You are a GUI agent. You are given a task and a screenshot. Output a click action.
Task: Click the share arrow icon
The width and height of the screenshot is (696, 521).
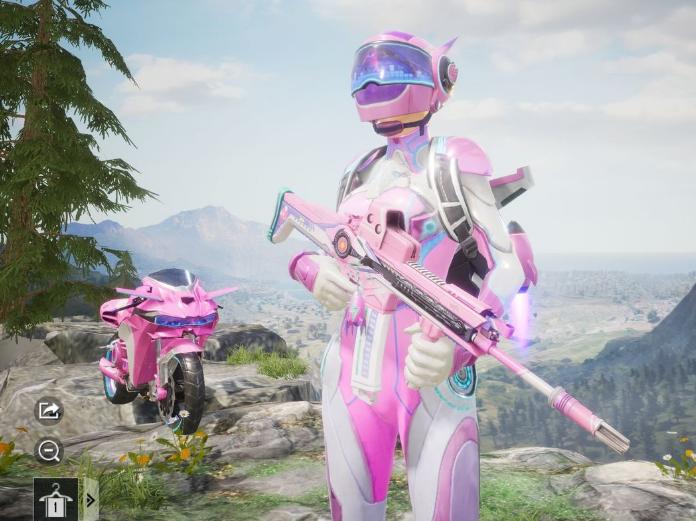[49, 410]
